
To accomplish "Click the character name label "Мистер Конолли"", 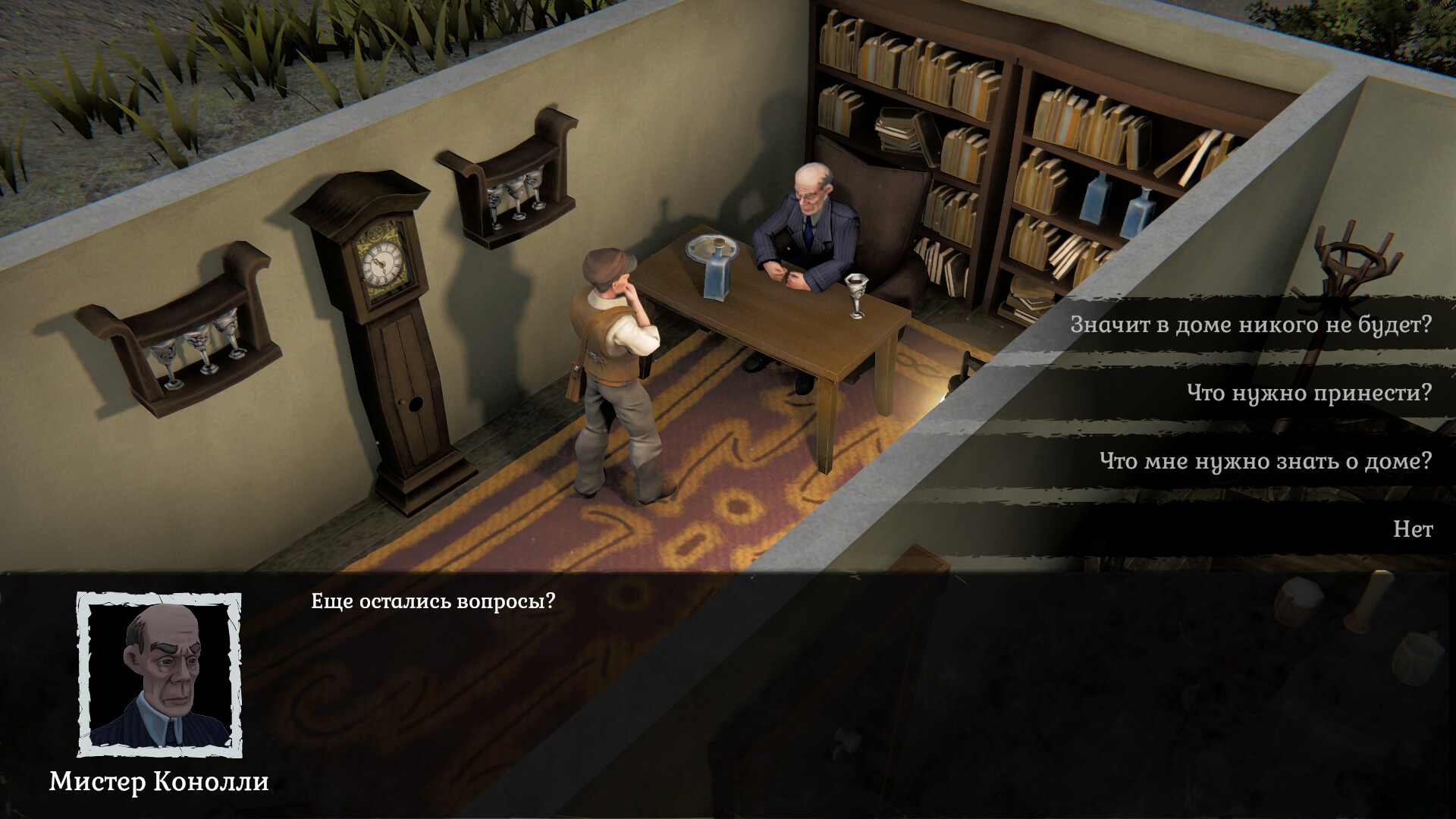I will (x=160, y=781).
